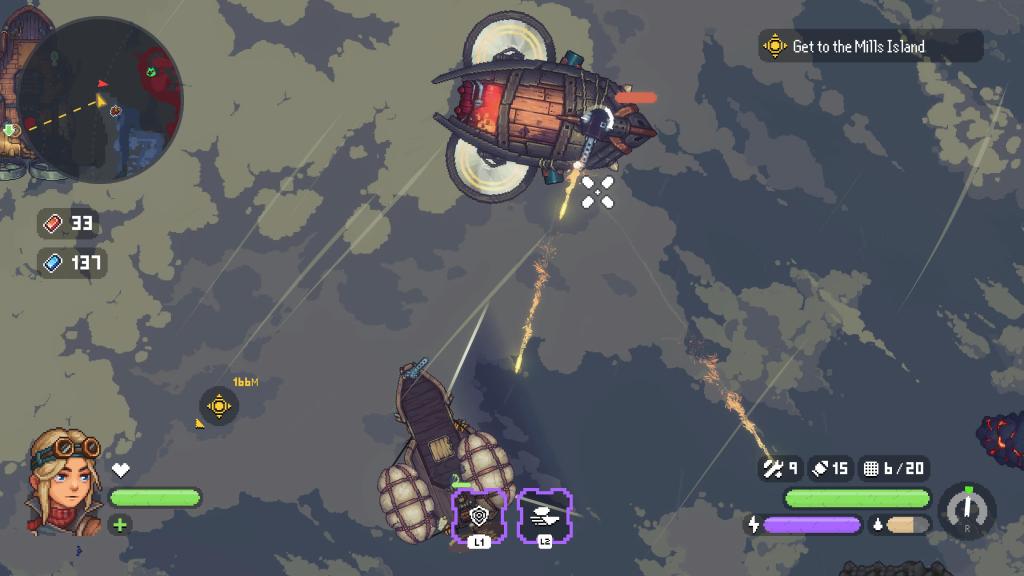Image resolution: width=1024 pixels, height=576 pixels.
Task: Select the cargo grid icon
Action: pyautogui.click(x=870, y=467)
